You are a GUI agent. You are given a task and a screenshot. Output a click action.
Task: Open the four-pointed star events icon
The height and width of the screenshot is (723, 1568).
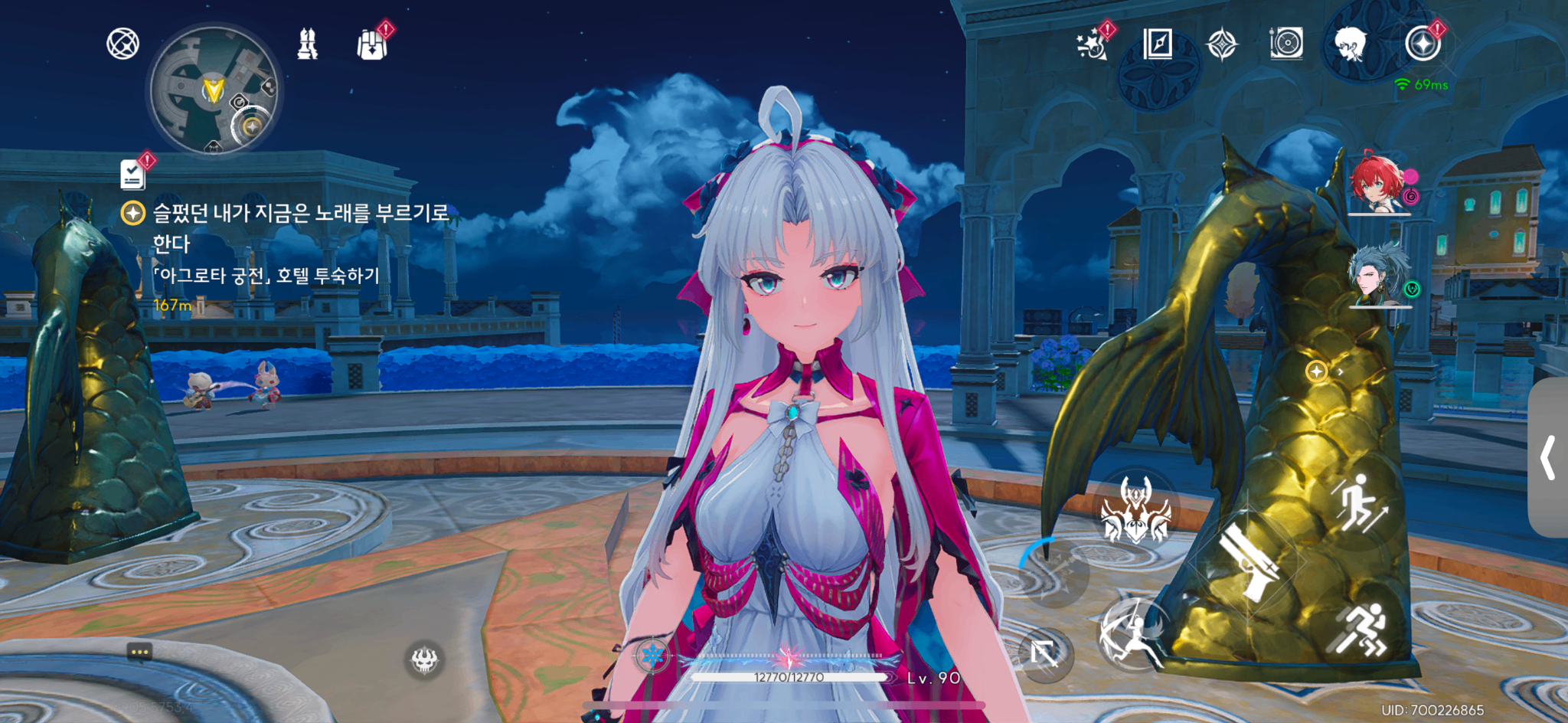(1221, 44)
